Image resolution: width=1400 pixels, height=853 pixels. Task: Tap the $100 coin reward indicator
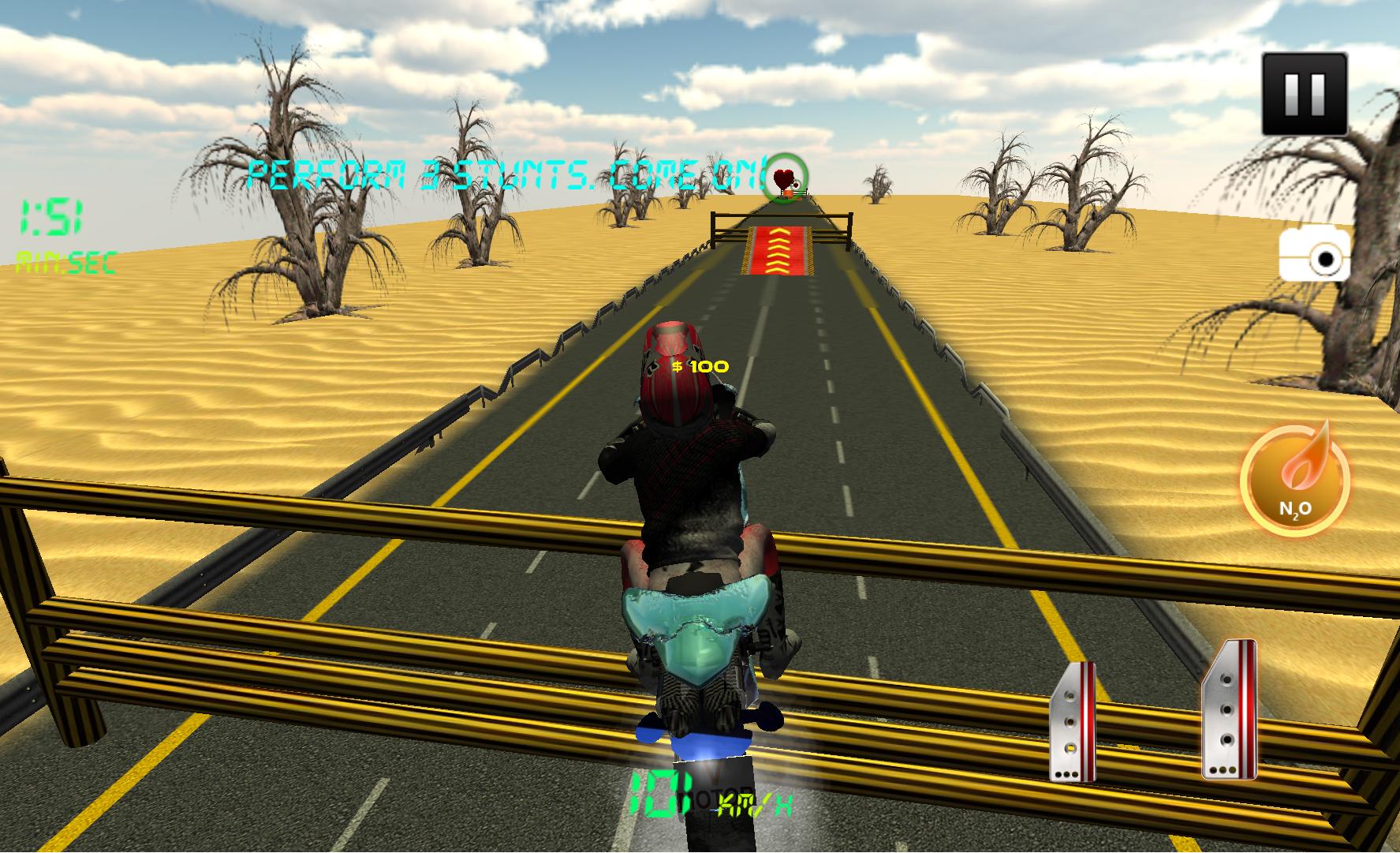tap(700, 365)
